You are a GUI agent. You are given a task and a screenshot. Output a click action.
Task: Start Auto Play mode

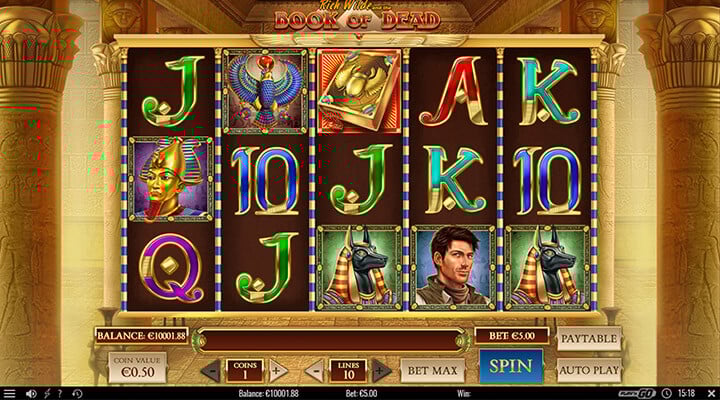pos(588,369)
